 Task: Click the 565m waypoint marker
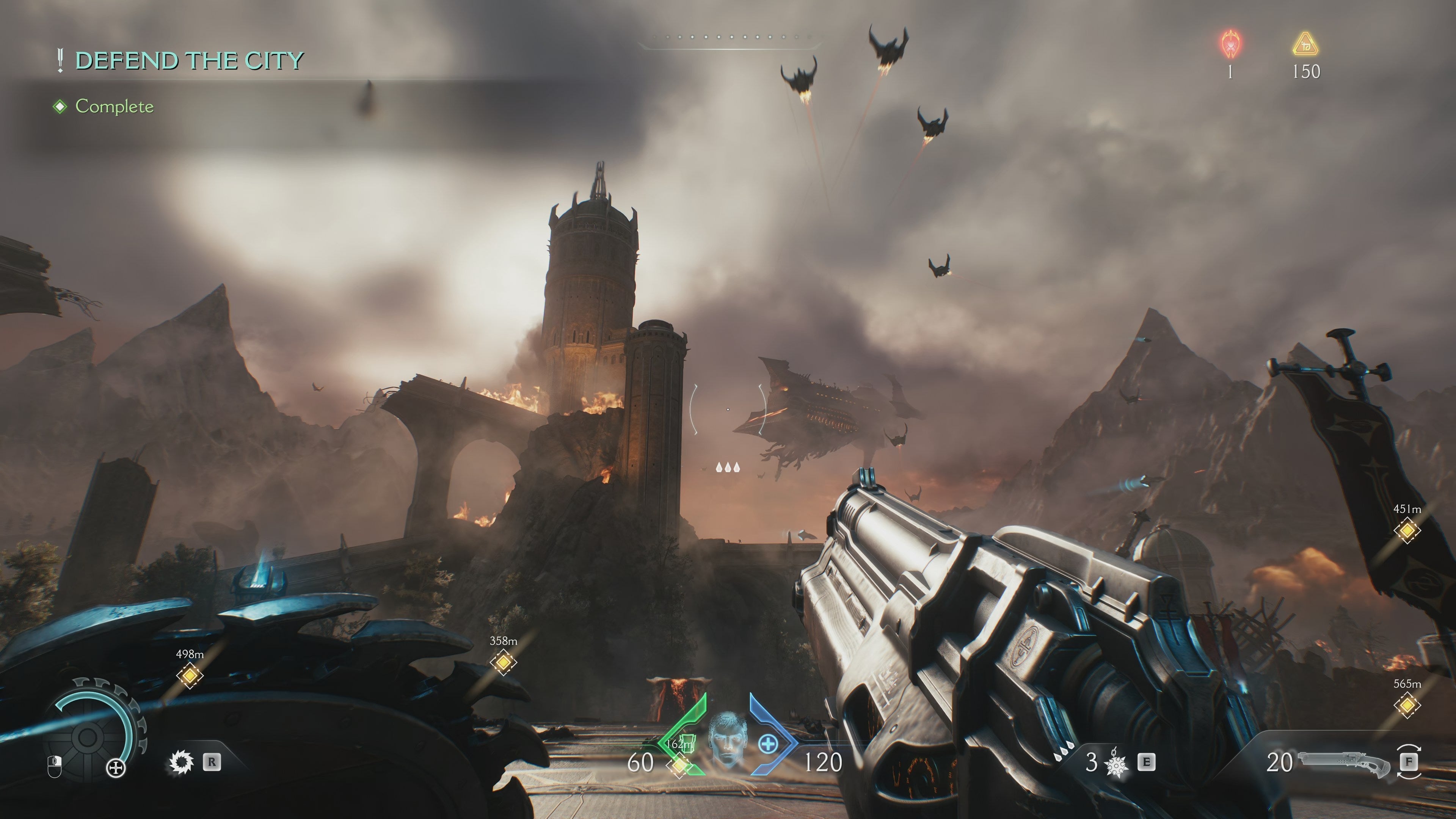[x=1406, y=705]
